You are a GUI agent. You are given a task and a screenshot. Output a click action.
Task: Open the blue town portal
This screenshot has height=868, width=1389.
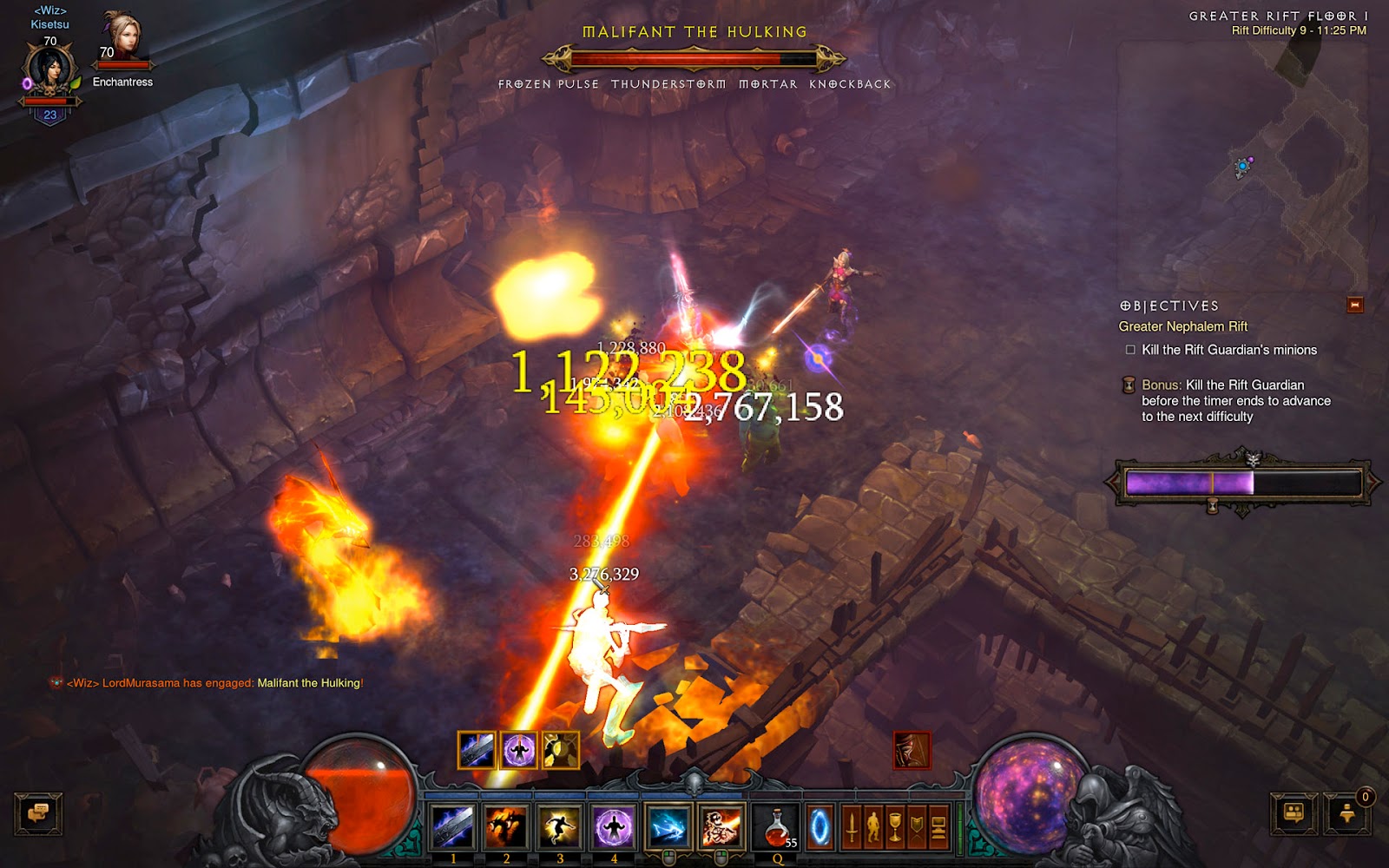pos(820,826)
